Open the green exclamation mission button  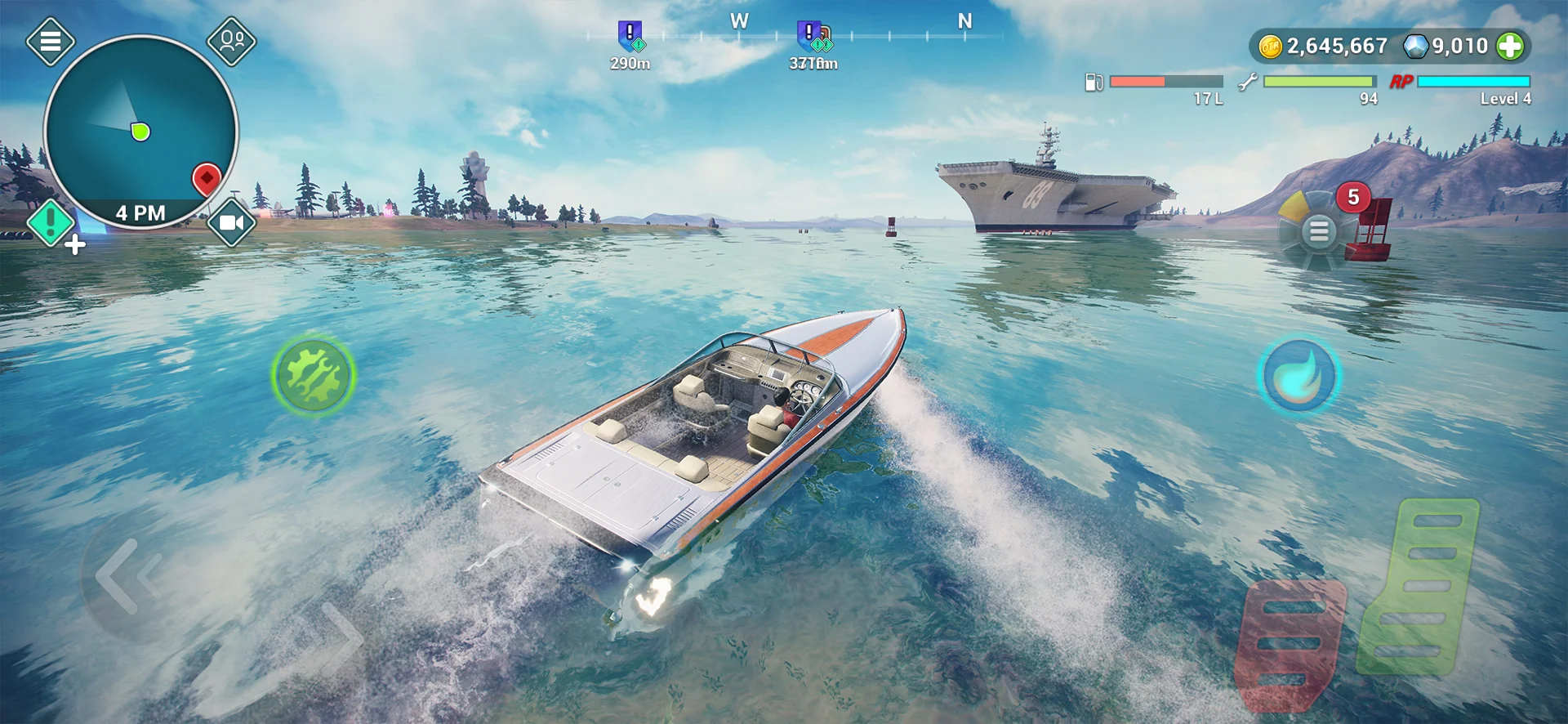tap(51, 221)
